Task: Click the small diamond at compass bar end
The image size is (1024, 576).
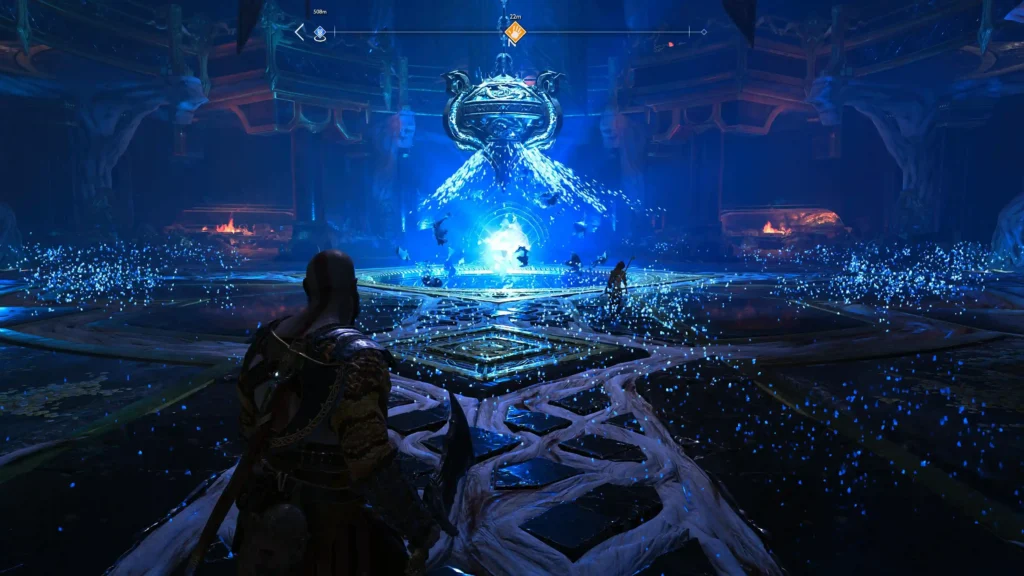Action: 703,32
